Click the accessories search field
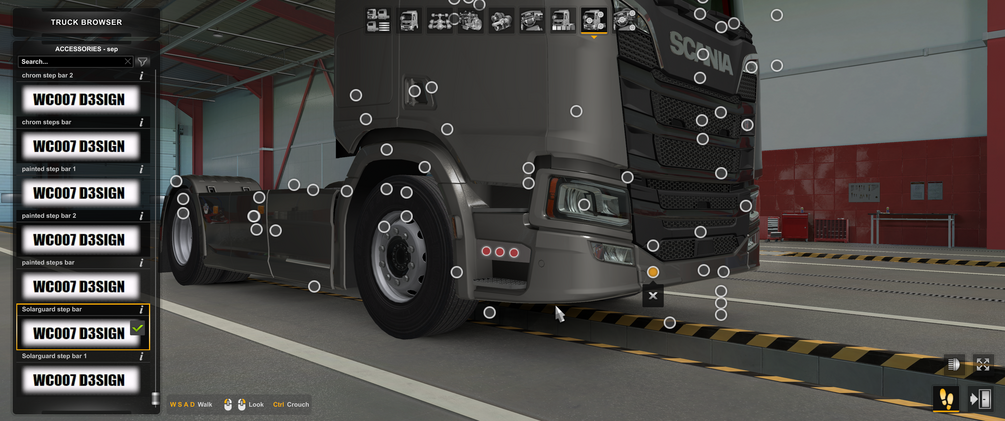 pyautogui.click(x=70, y=62)
